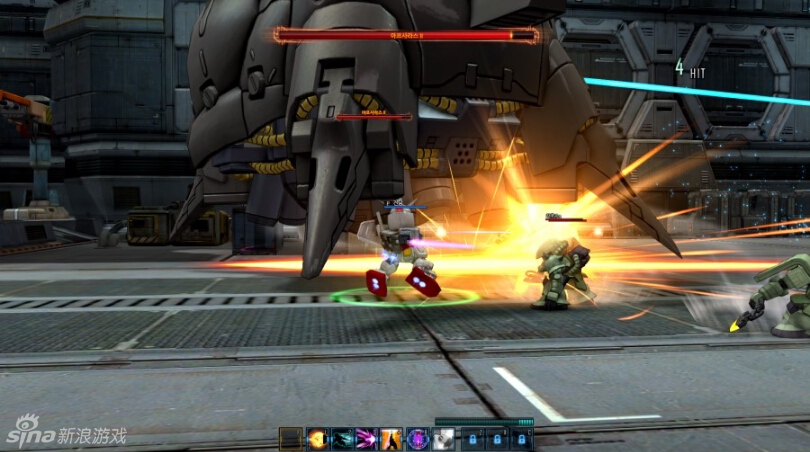
Task: Activate the orange silhouette strike skill
Action: 392,439
